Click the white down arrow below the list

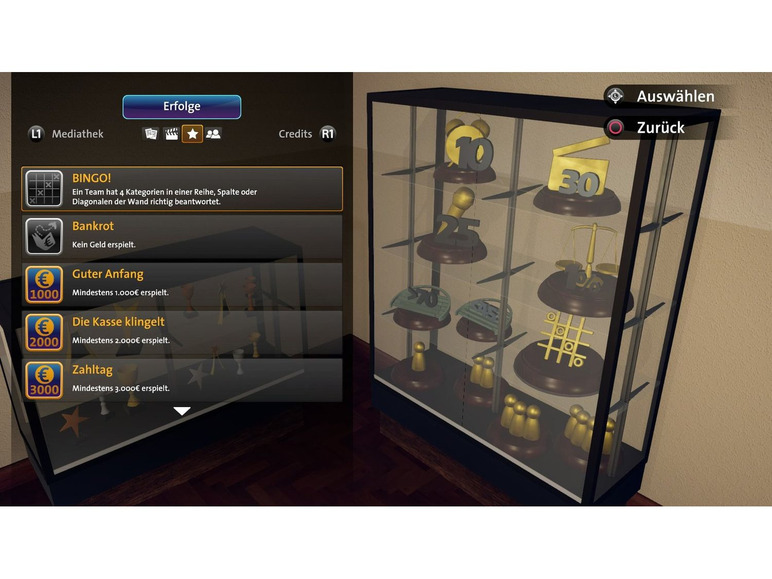pos(182,410)
